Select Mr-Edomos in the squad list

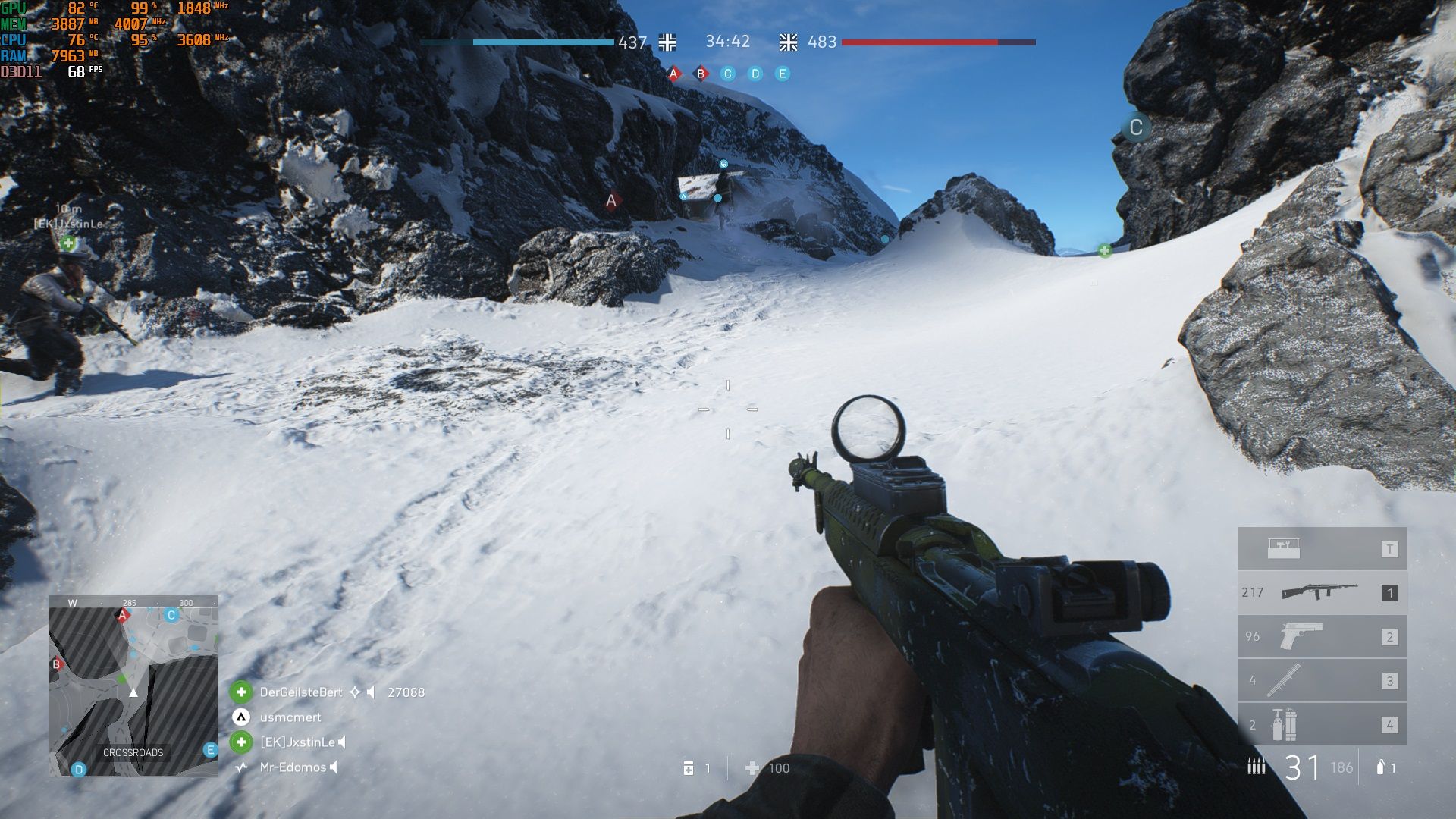(x=292, y=767)
